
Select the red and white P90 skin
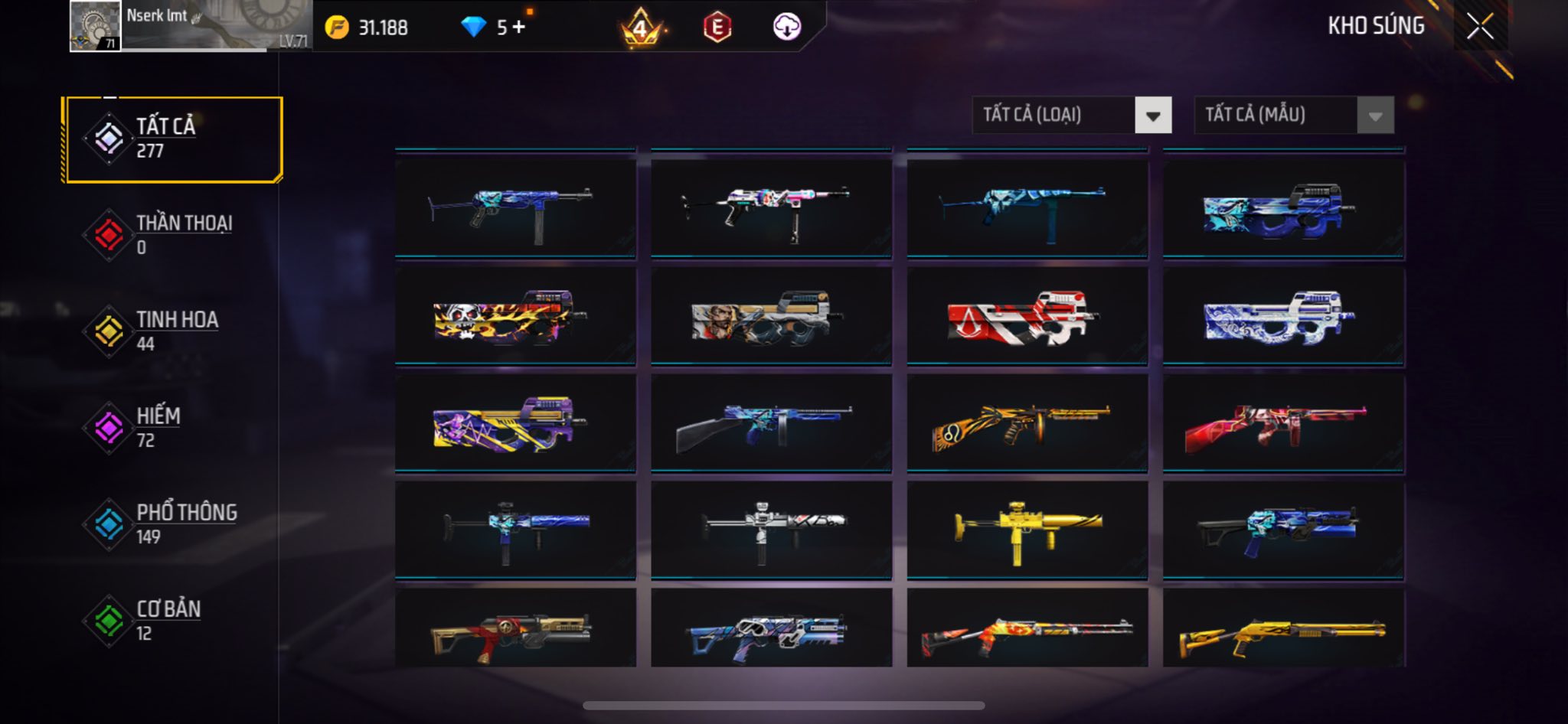1027,316
